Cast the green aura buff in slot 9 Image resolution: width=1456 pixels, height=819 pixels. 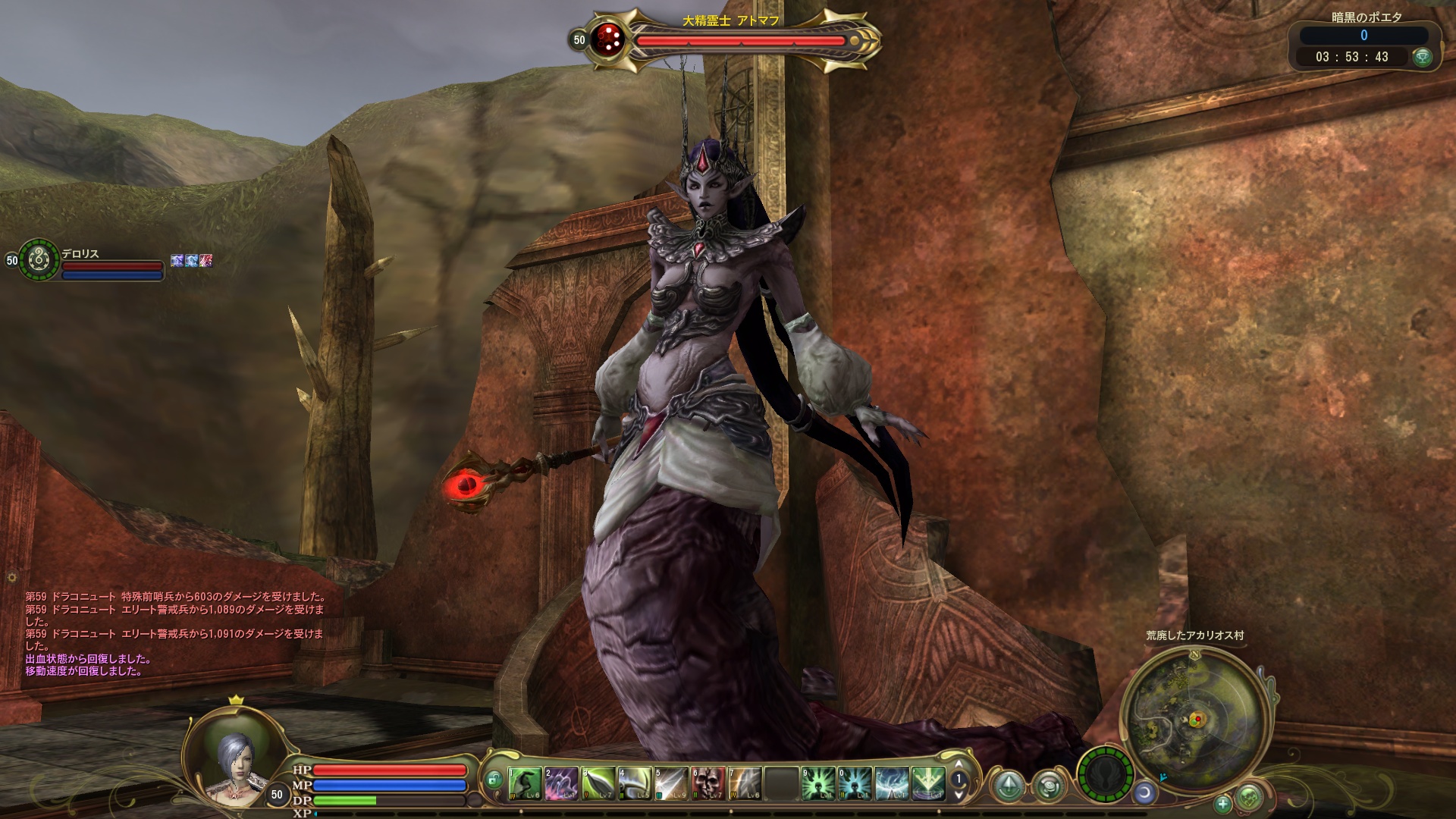(x=819, y=783)
